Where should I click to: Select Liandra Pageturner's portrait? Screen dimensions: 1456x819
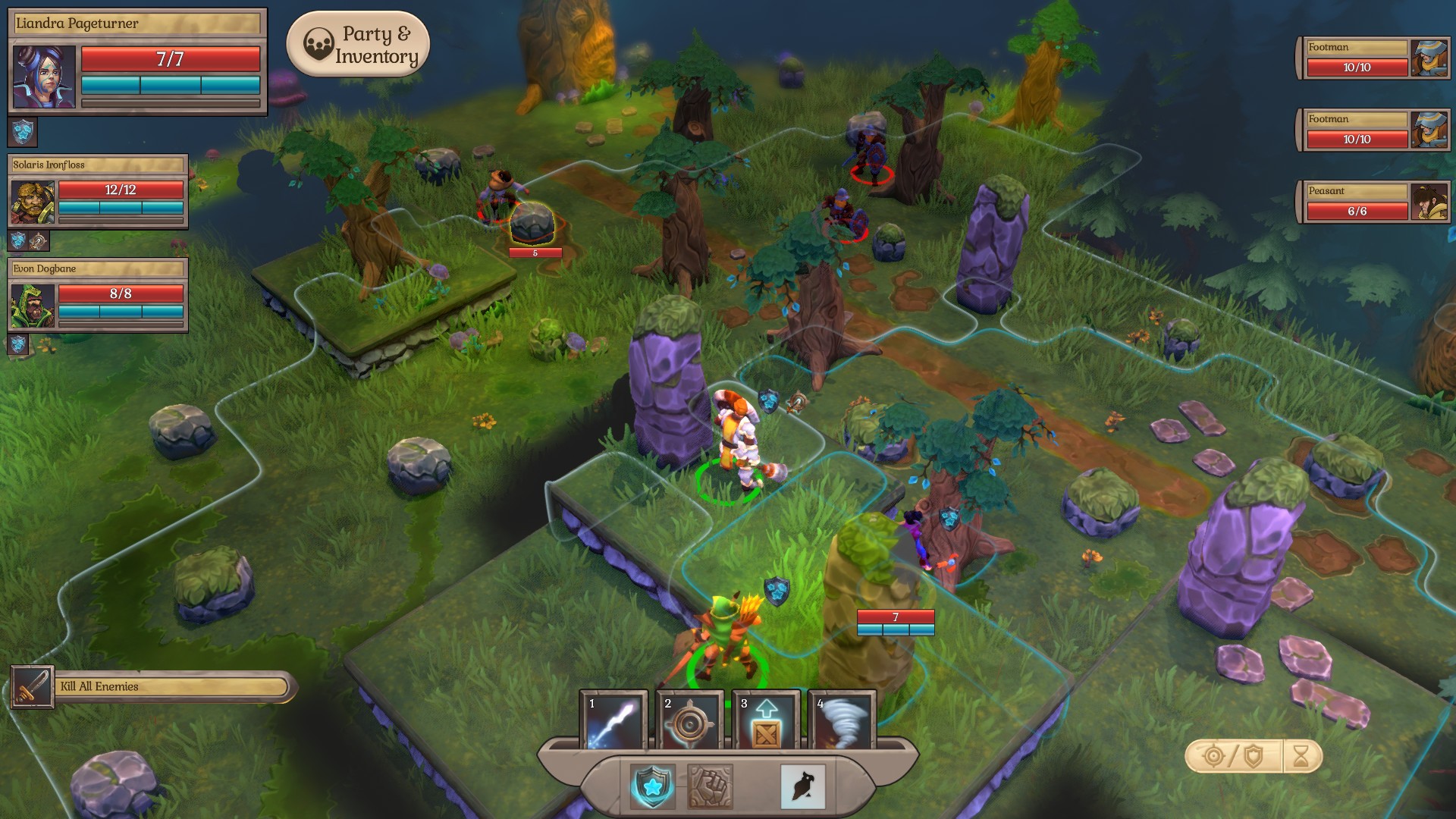(x=45, y=77)
